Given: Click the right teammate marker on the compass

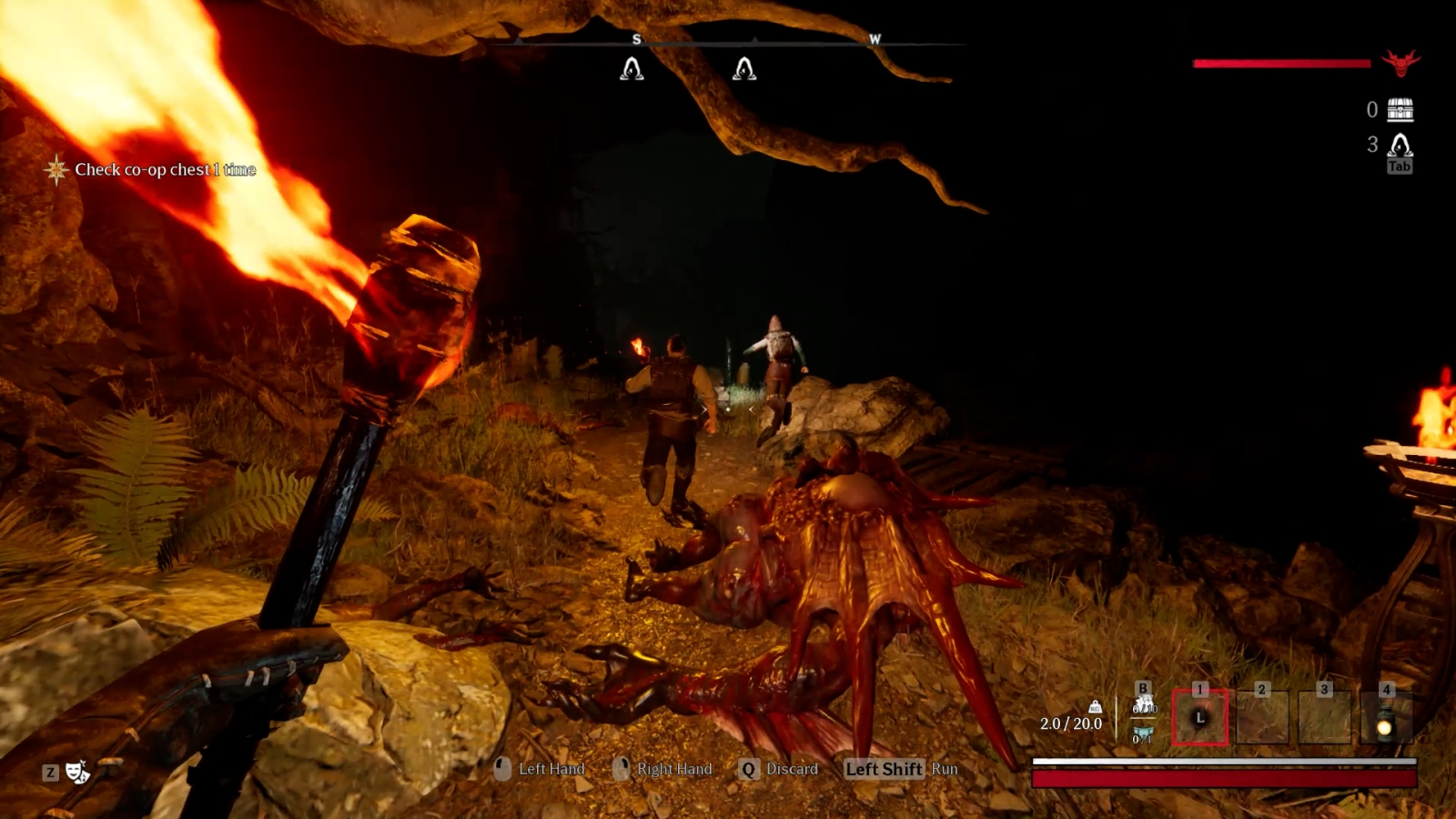Looking at the screenshot, I should click(x=744, y=69).
